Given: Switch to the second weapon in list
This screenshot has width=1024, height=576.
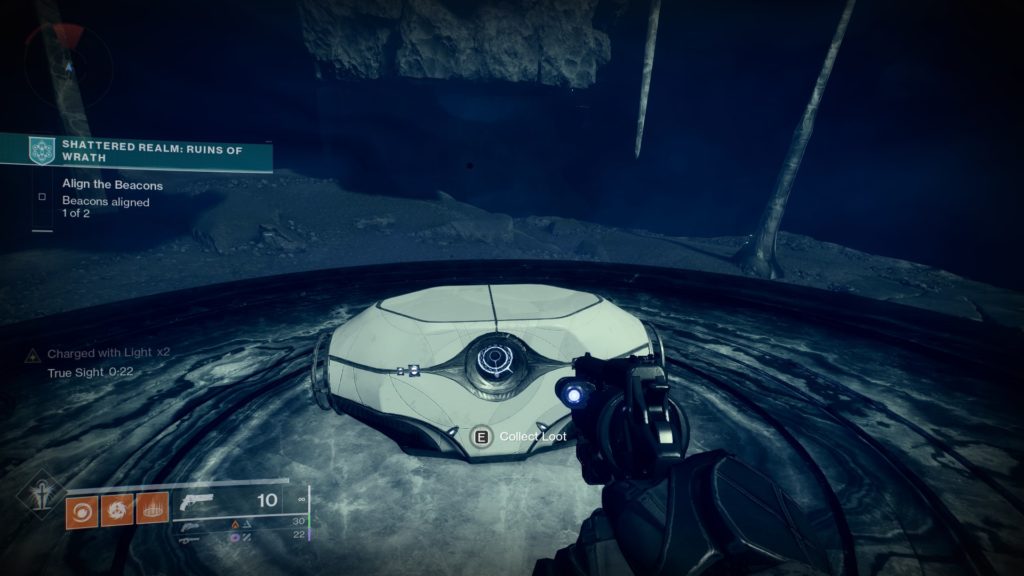Looking at the screenshot, I should coord(188,523).
